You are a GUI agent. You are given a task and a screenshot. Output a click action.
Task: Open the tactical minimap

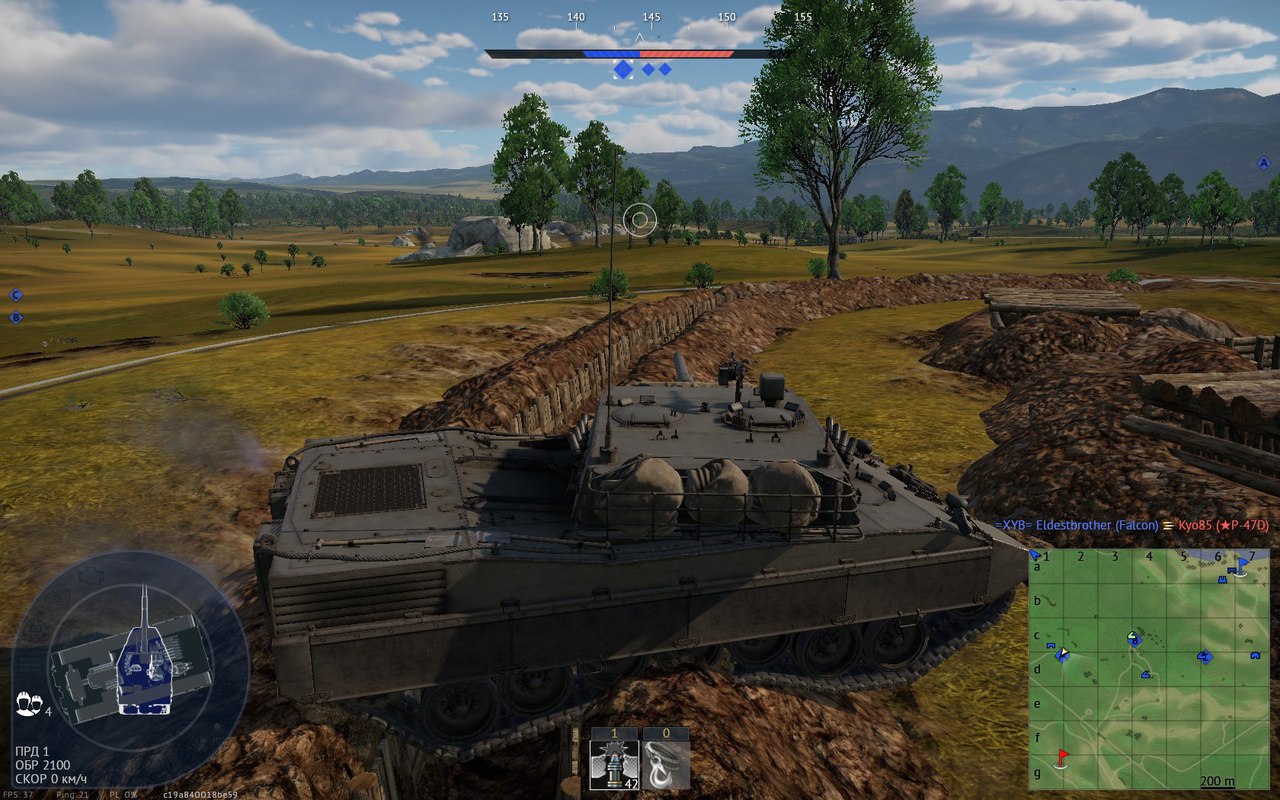coord(1148,669)
